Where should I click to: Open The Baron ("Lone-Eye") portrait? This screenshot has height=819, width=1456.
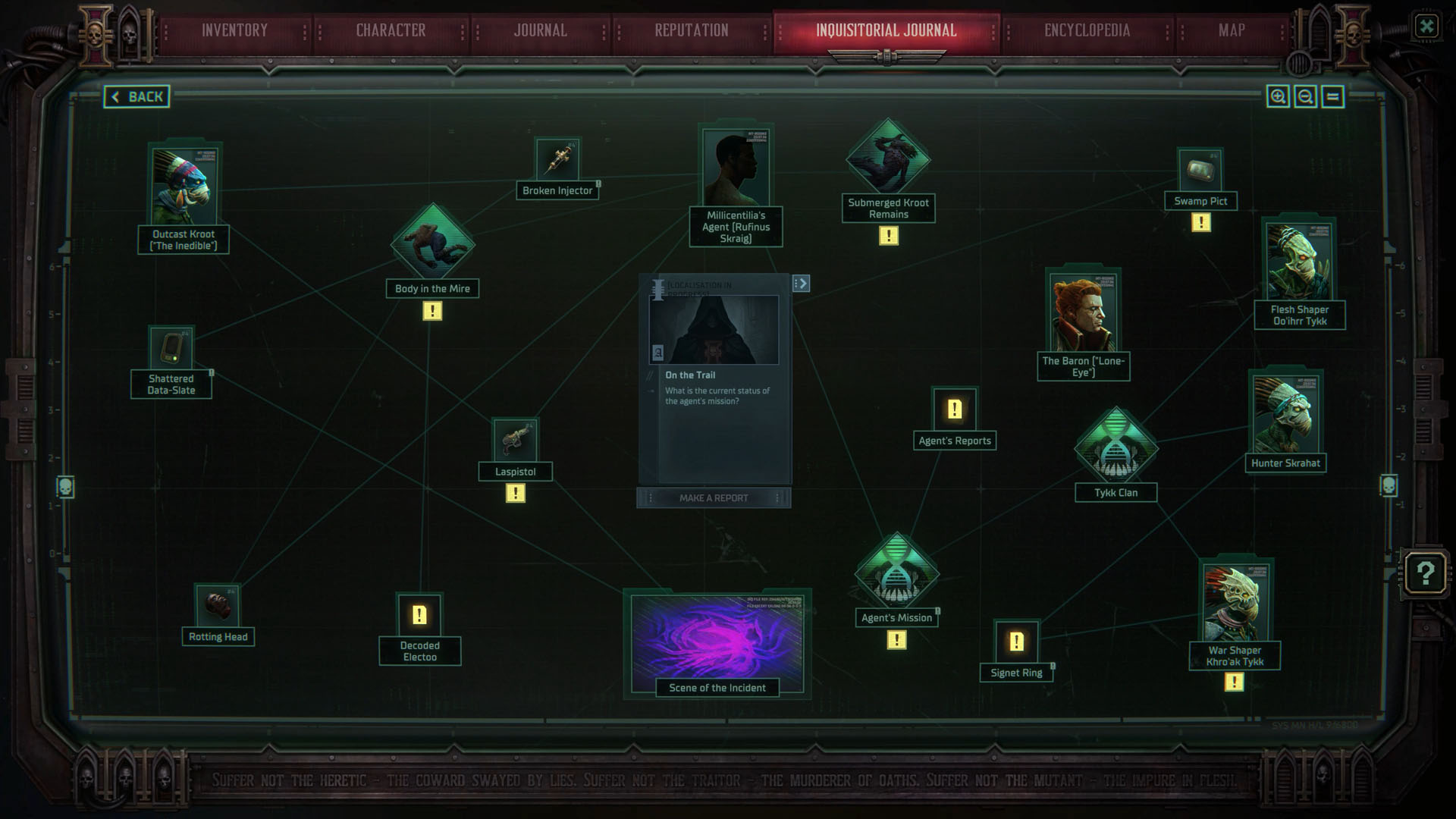[x=1083, y=311]
